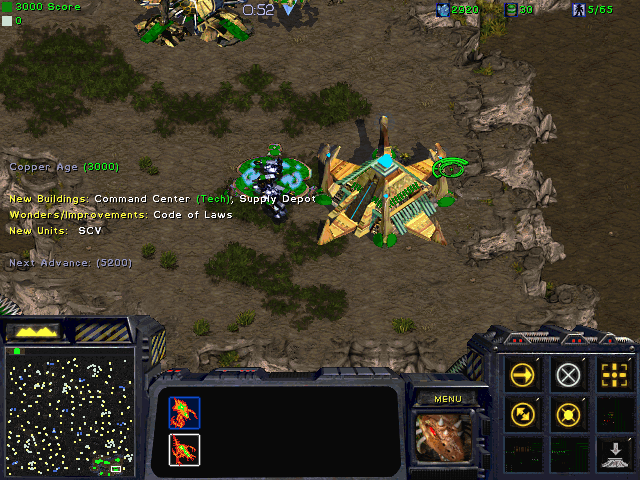Select the Attack crosshair command

point(614,374)
